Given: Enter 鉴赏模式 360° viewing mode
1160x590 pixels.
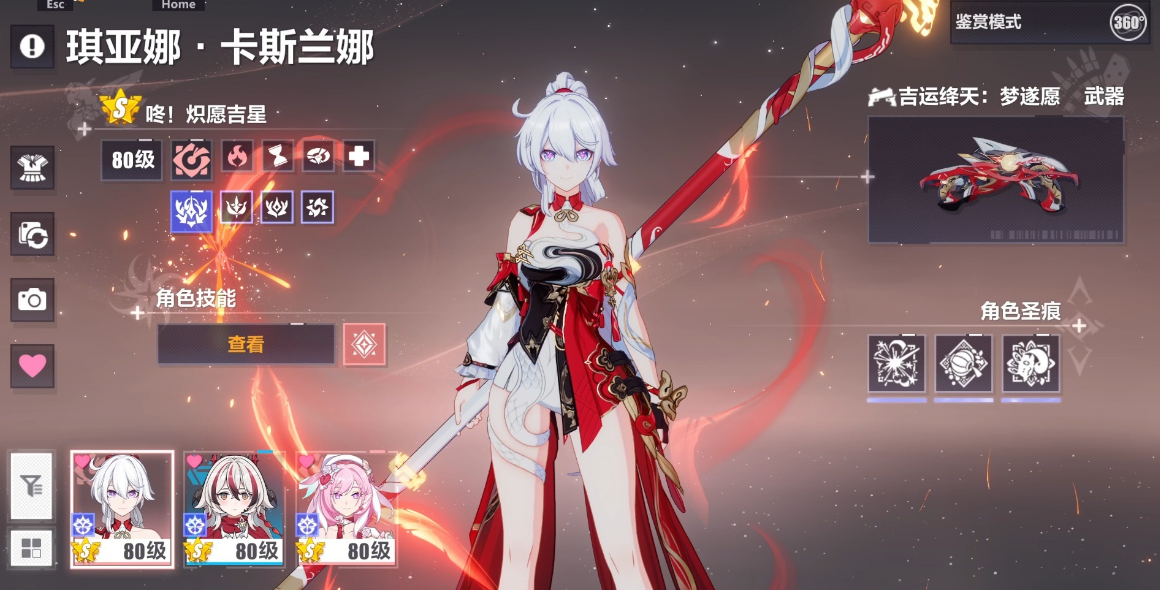Looking at the screenshot, I should 1048,22.
